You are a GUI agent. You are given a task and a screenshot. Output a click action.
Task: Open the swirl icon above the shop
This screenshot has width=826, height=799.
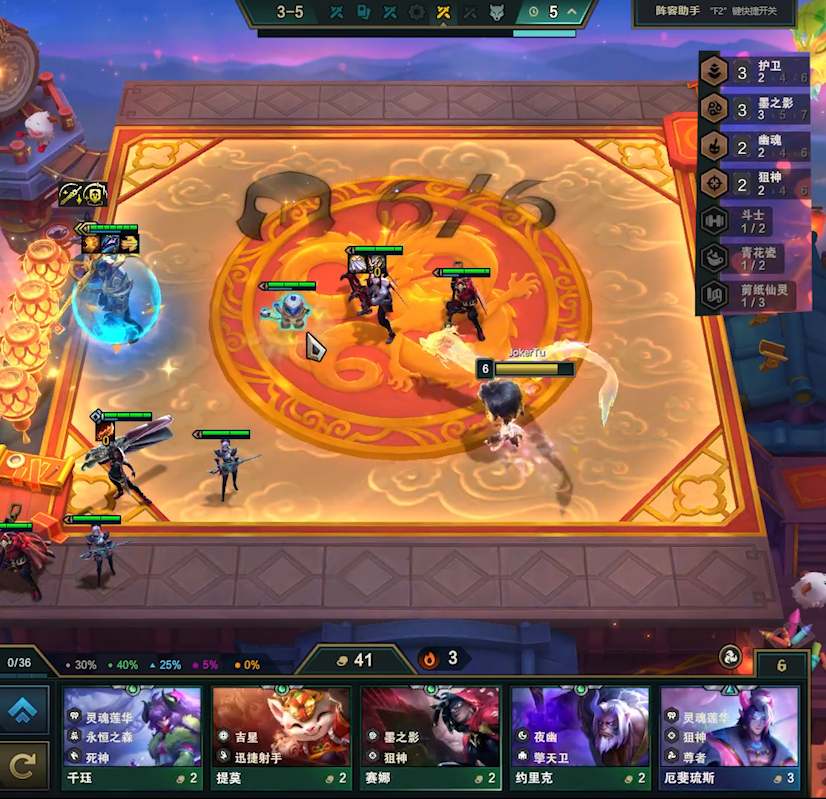click(x=731, y=658)
